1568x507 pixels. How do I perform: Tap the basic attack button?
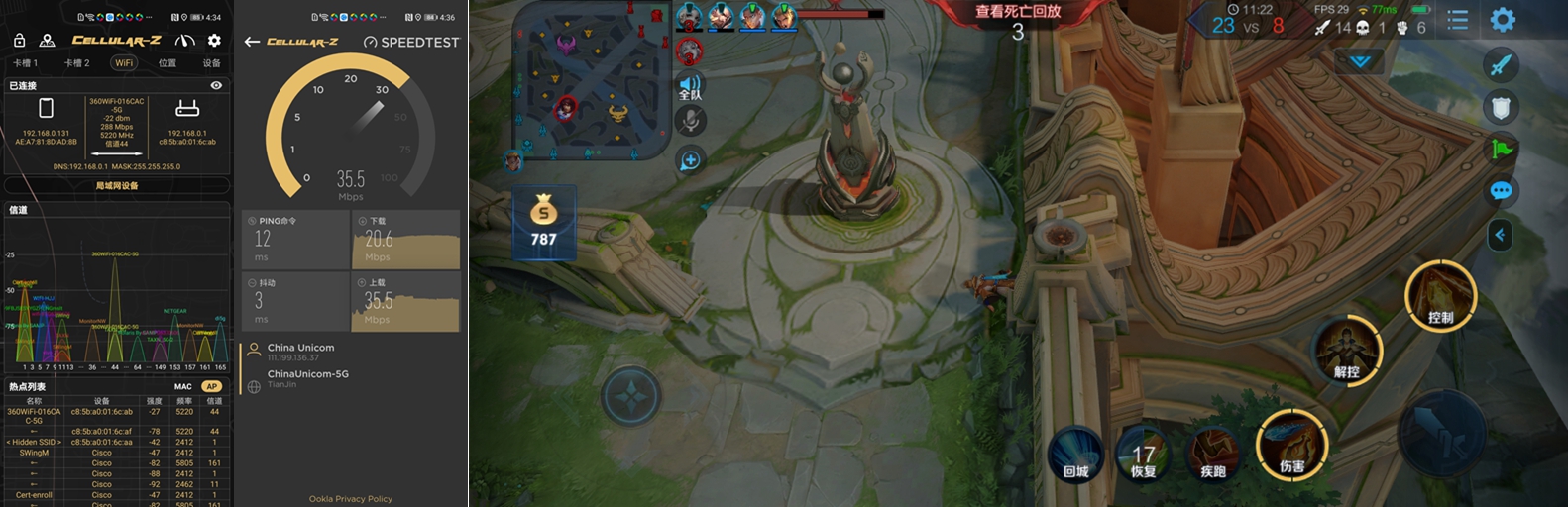(1439, 433)
